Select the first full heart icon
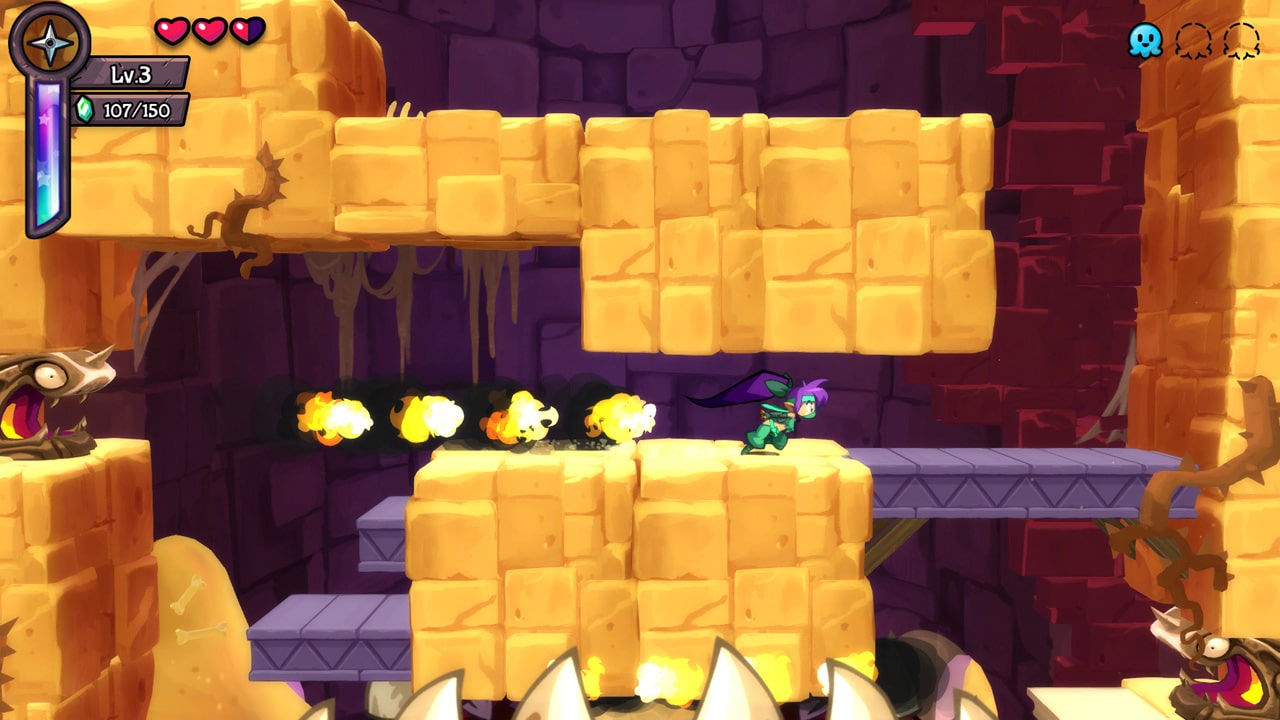This screenshot has width=1280, height=720. 172,30
